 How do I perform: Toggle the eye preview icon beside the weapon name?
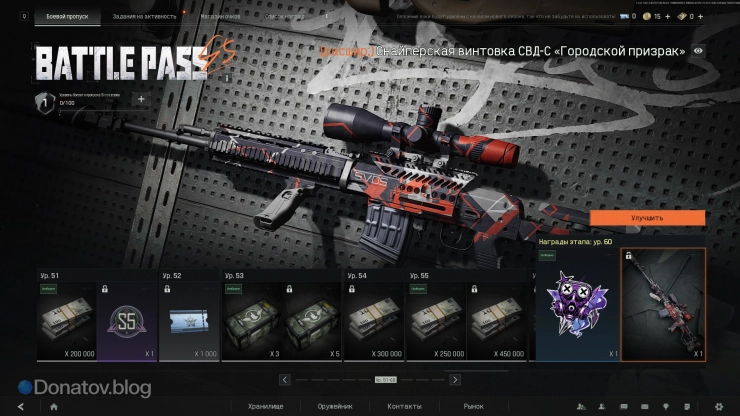(x=698, y=51)
